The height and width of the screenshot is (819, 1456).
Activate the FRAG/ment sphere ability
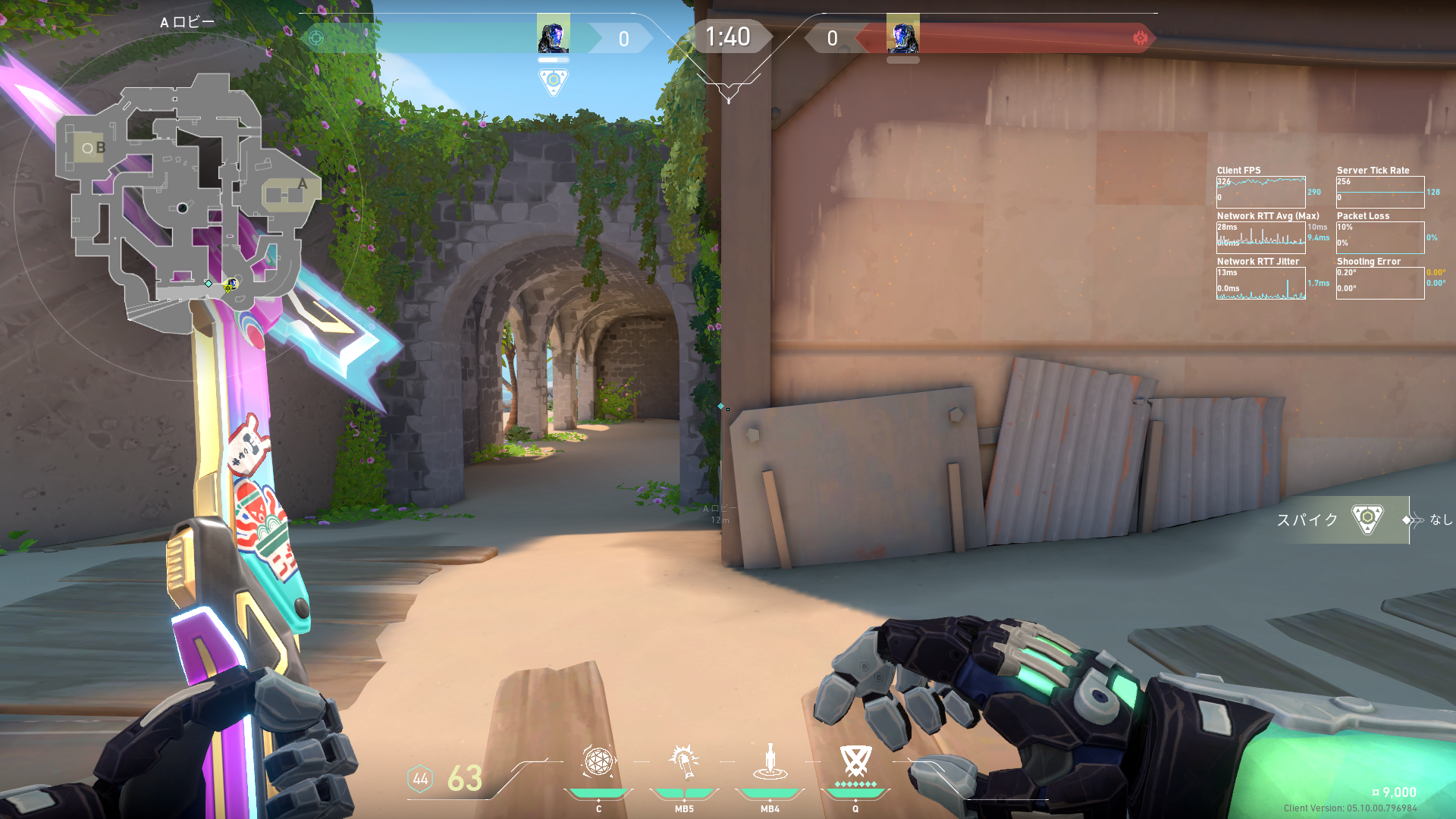pos(598,761)
